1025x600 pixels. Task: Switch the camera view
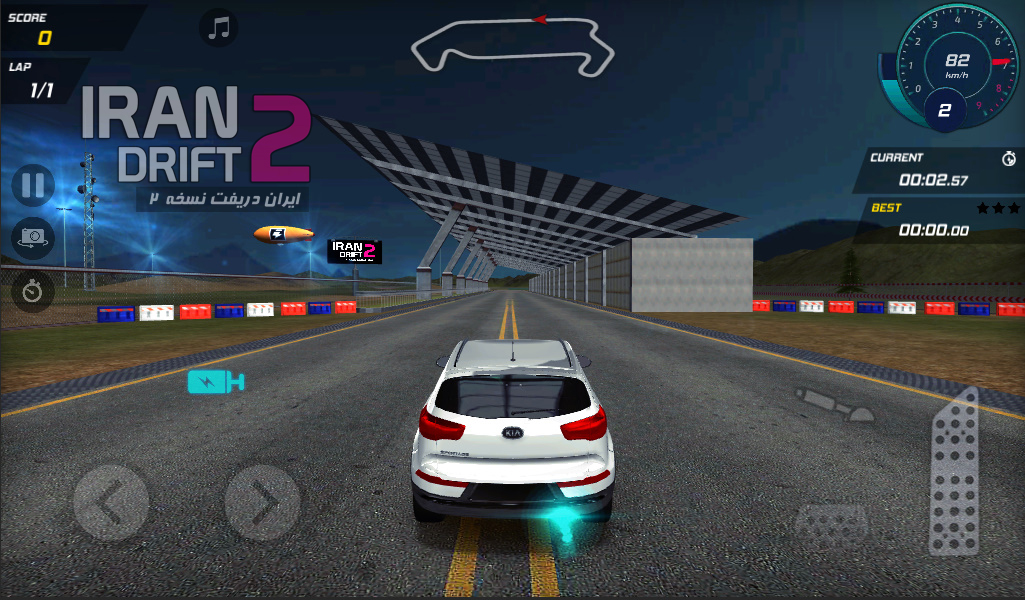(33, 238)
